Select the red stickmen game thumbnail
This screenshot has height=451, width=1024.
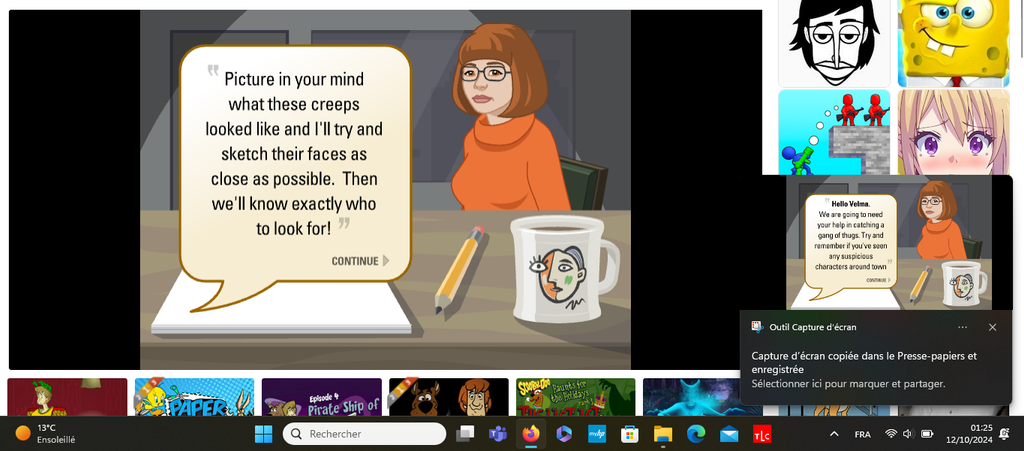click(x=833, y=130)
